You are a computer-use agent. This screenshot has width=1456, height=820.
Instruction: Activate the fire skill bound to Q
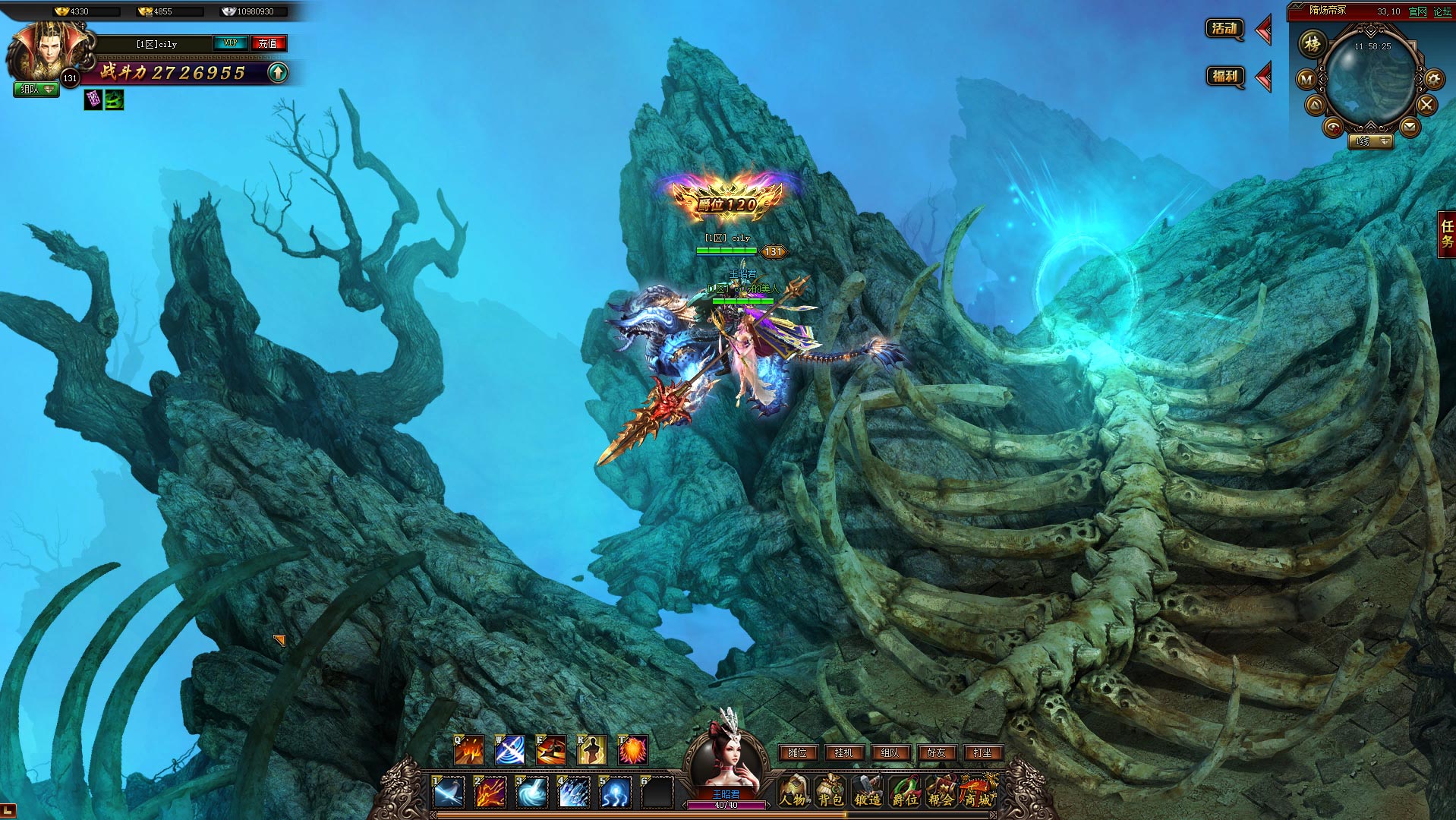coord(468,750)
